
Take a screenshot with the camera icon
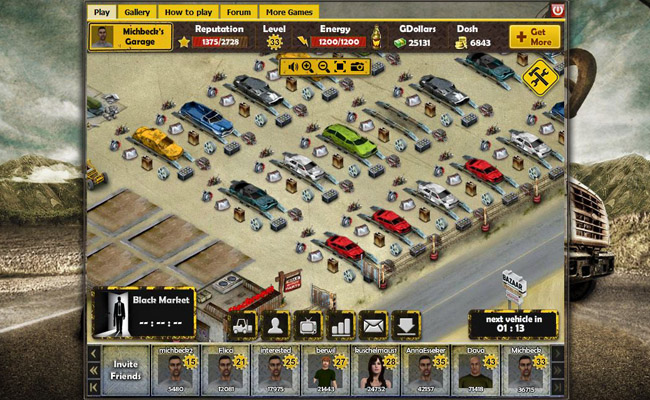tap(357, 67)
